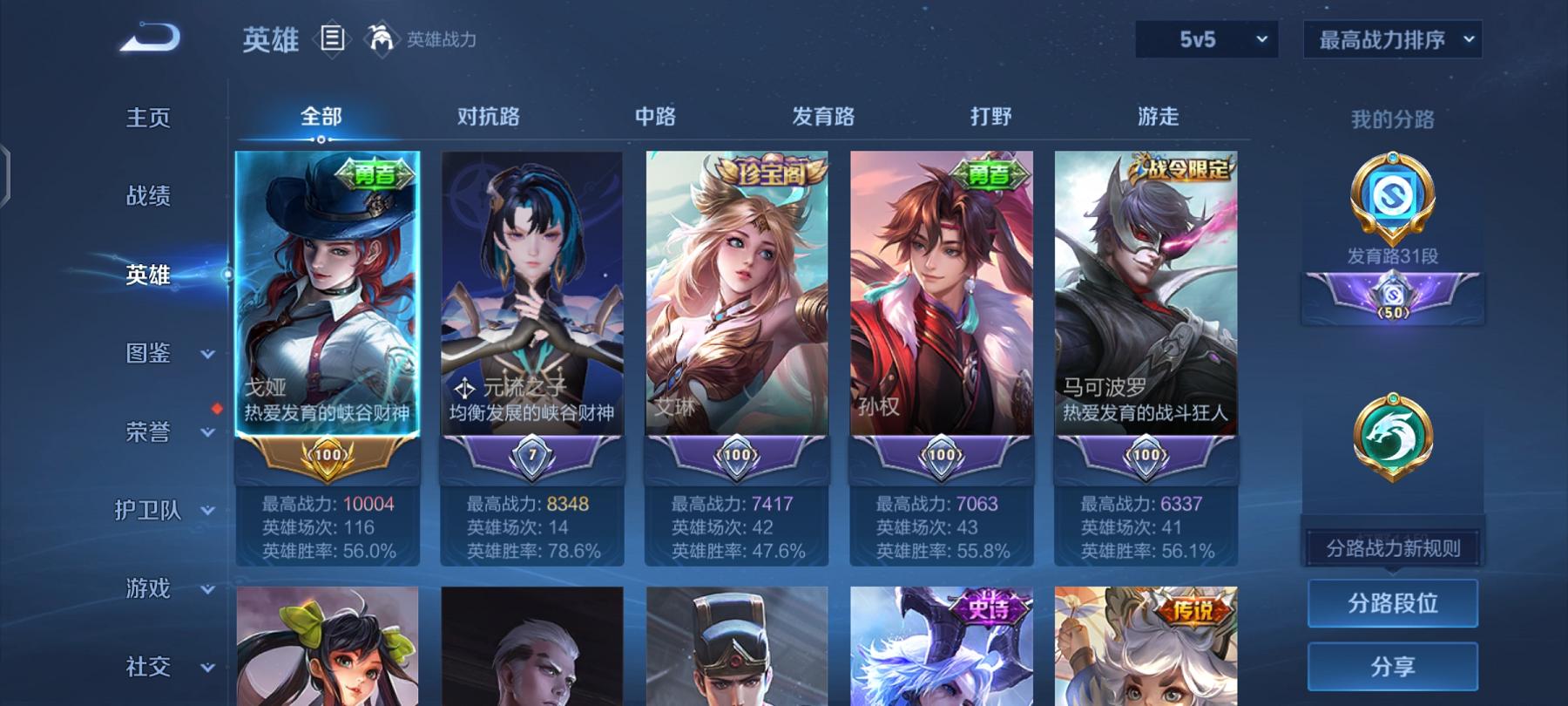Switch to the 对抗路 lane tab
1568x706 pixels.
[x=490, y=115]
